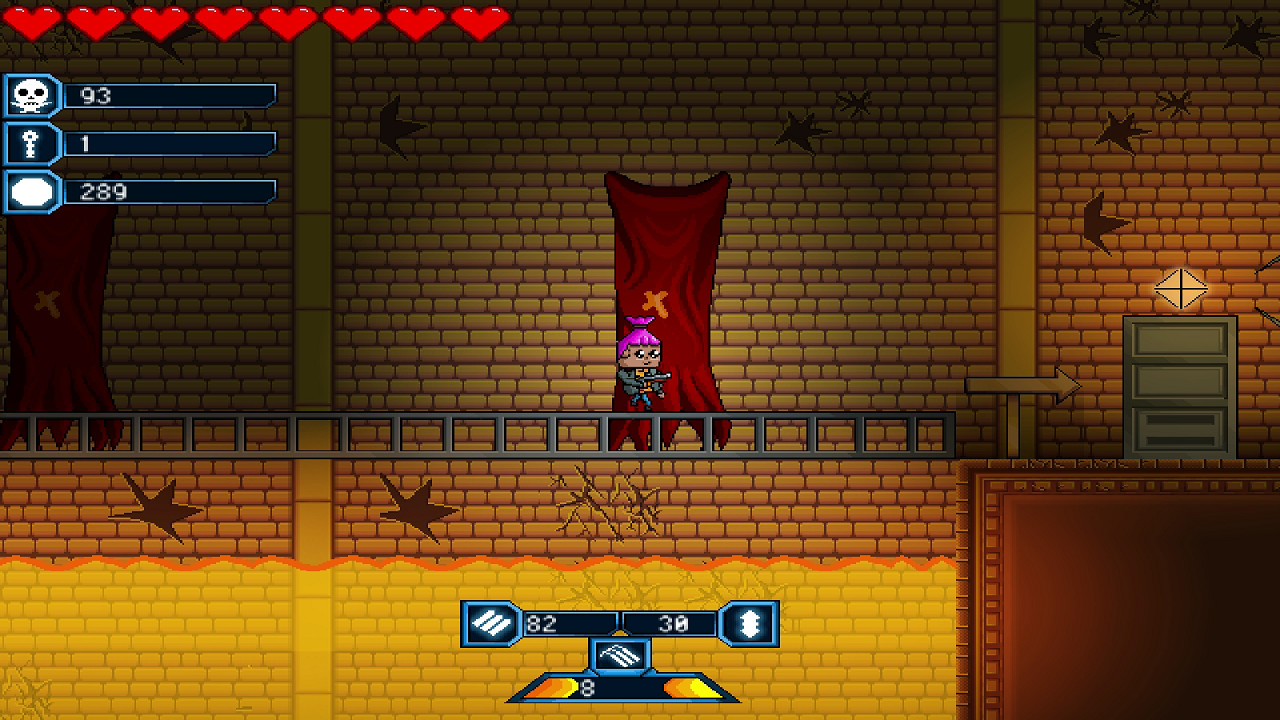Select the key icon in the HUD
Screen dimensions: 1280x720
click(31, 144)
